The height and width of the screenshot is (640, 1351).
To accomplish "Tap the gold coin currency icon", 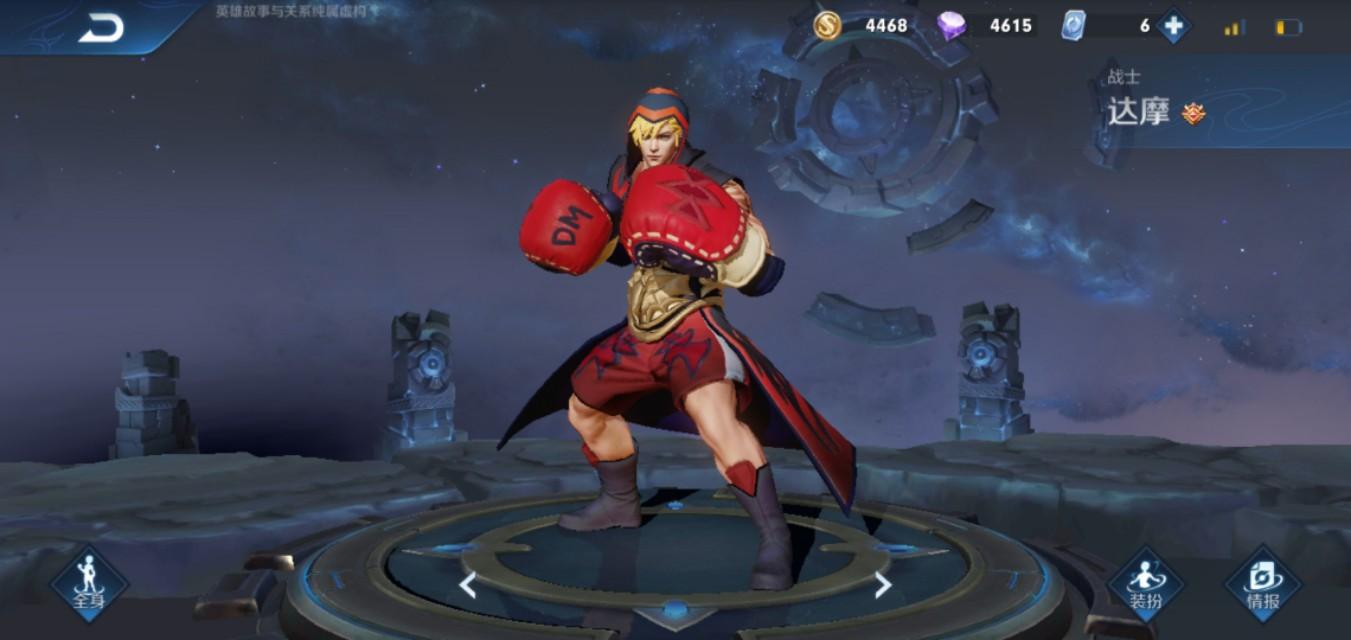I will click(x=827, y=25).
